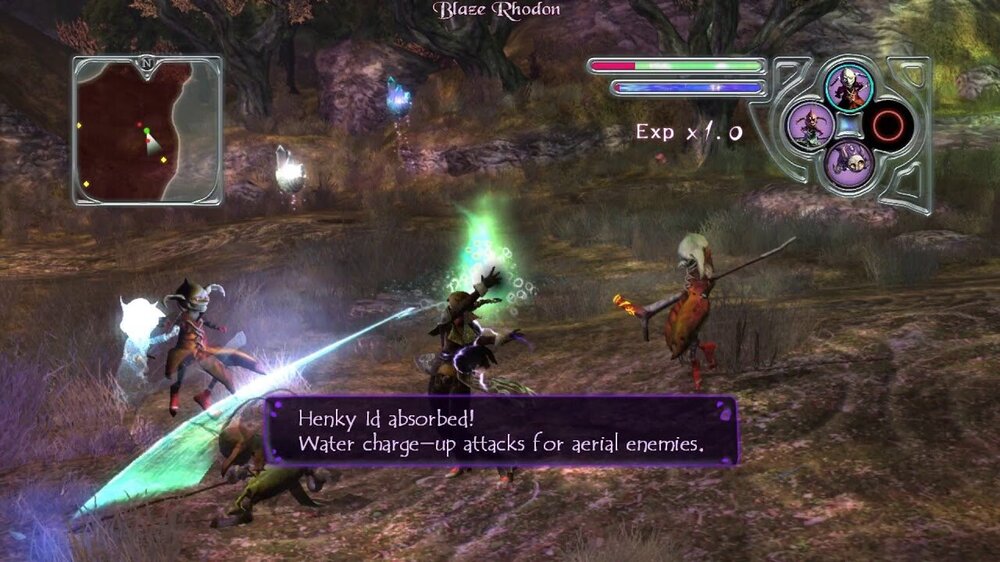The width and height of the screenshot is (1000, 562).
Task: Switch to the left character portrait
Action: coord(811,126)
